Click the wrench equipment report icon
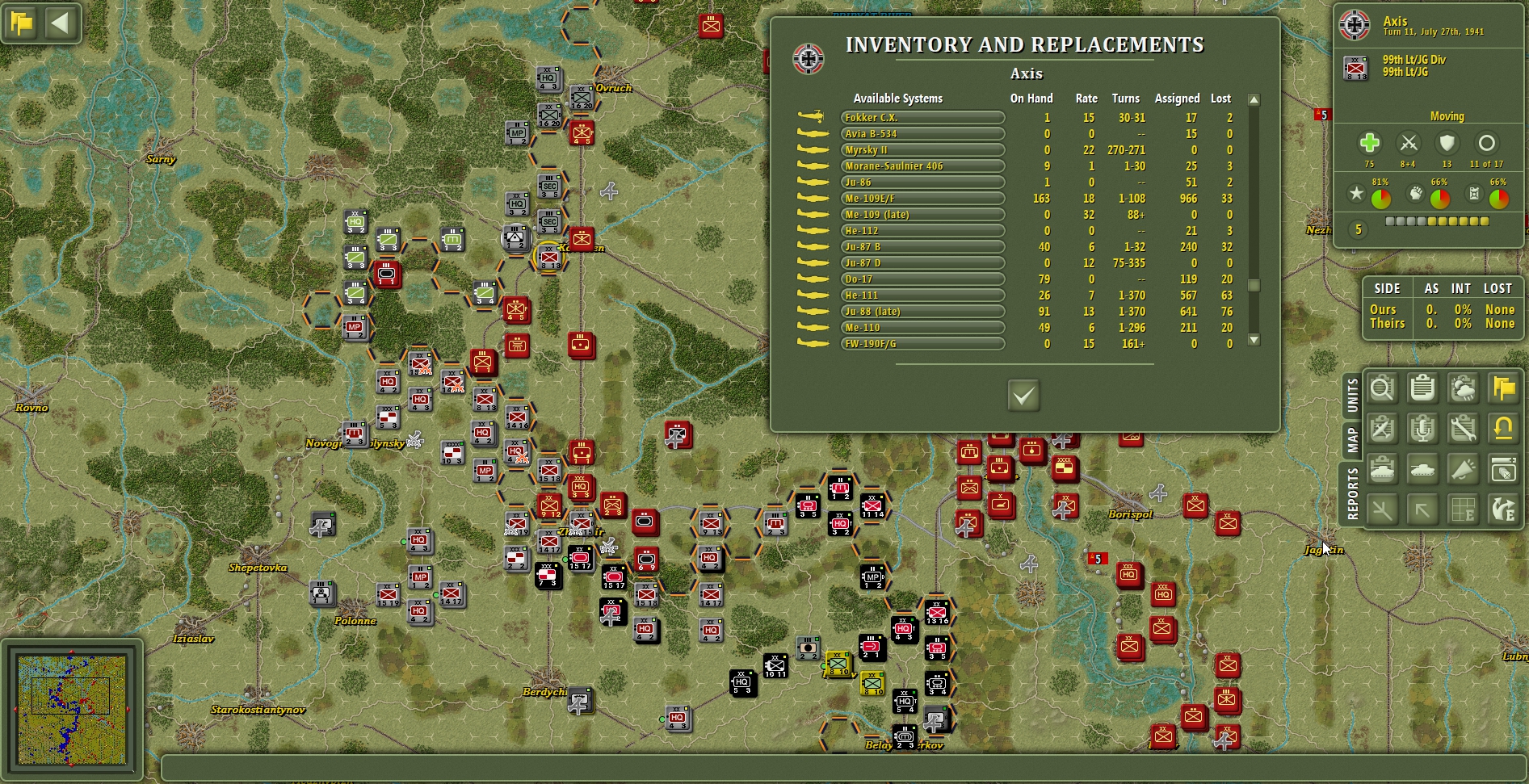 point(1463,429)
